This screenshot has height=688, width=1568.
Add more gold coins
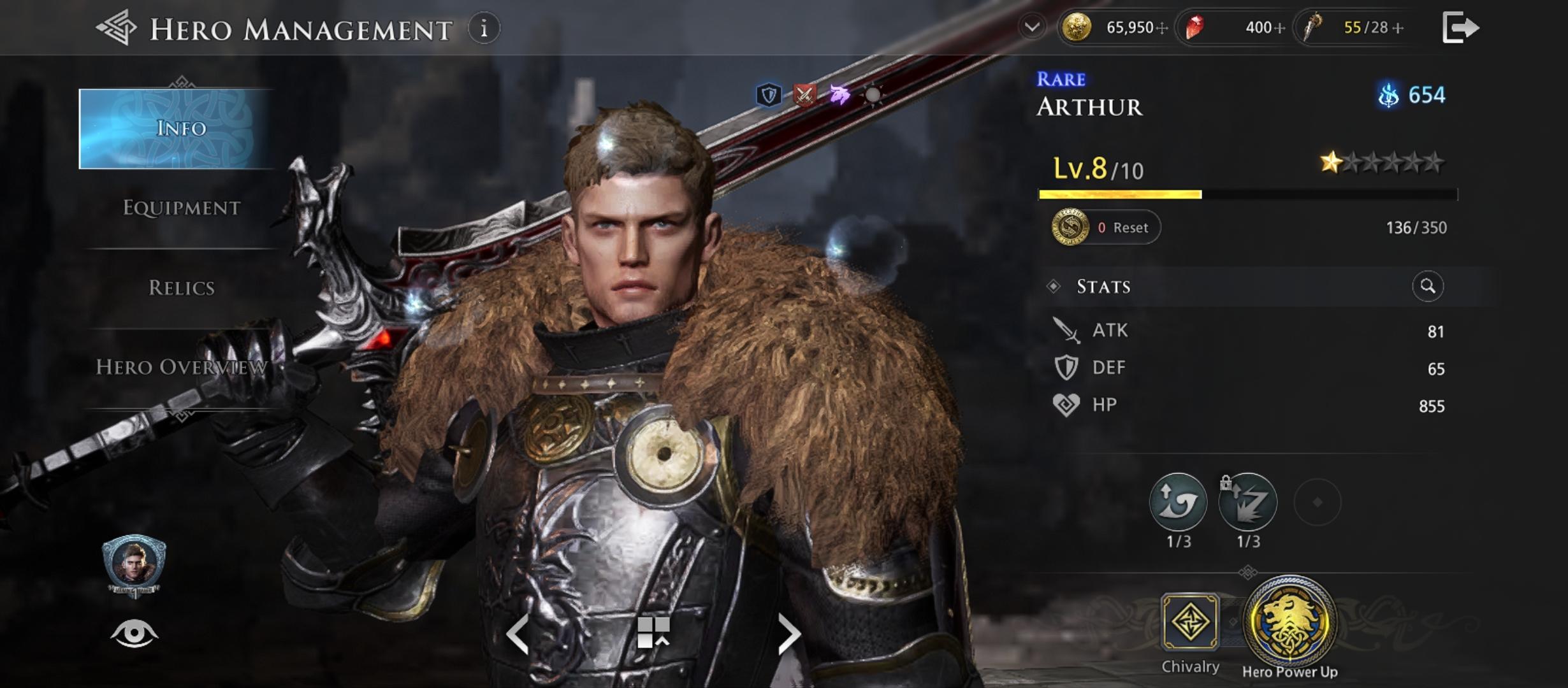click(1162, 28)
